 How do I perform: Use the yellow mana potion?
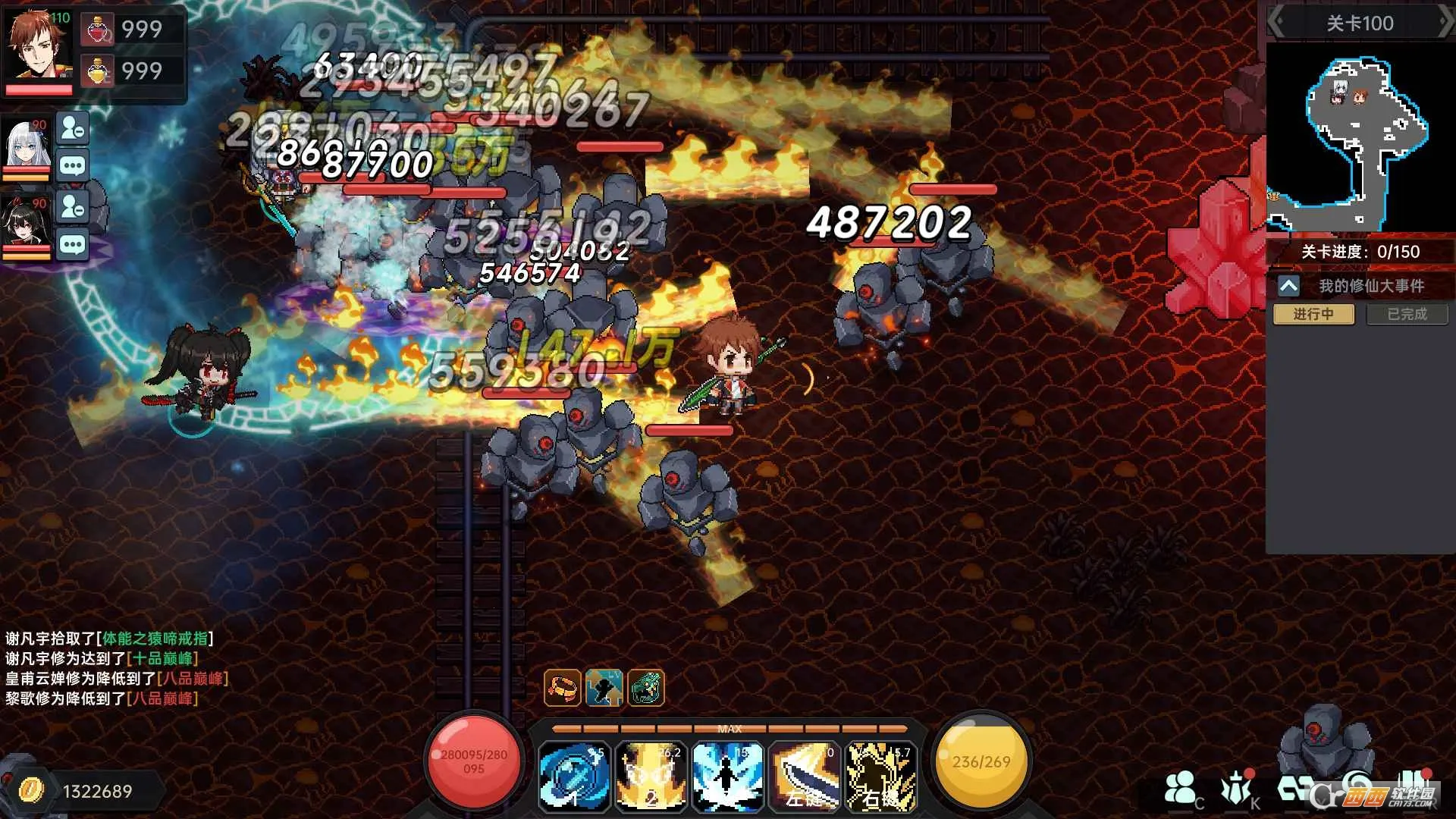click(99, 71)
